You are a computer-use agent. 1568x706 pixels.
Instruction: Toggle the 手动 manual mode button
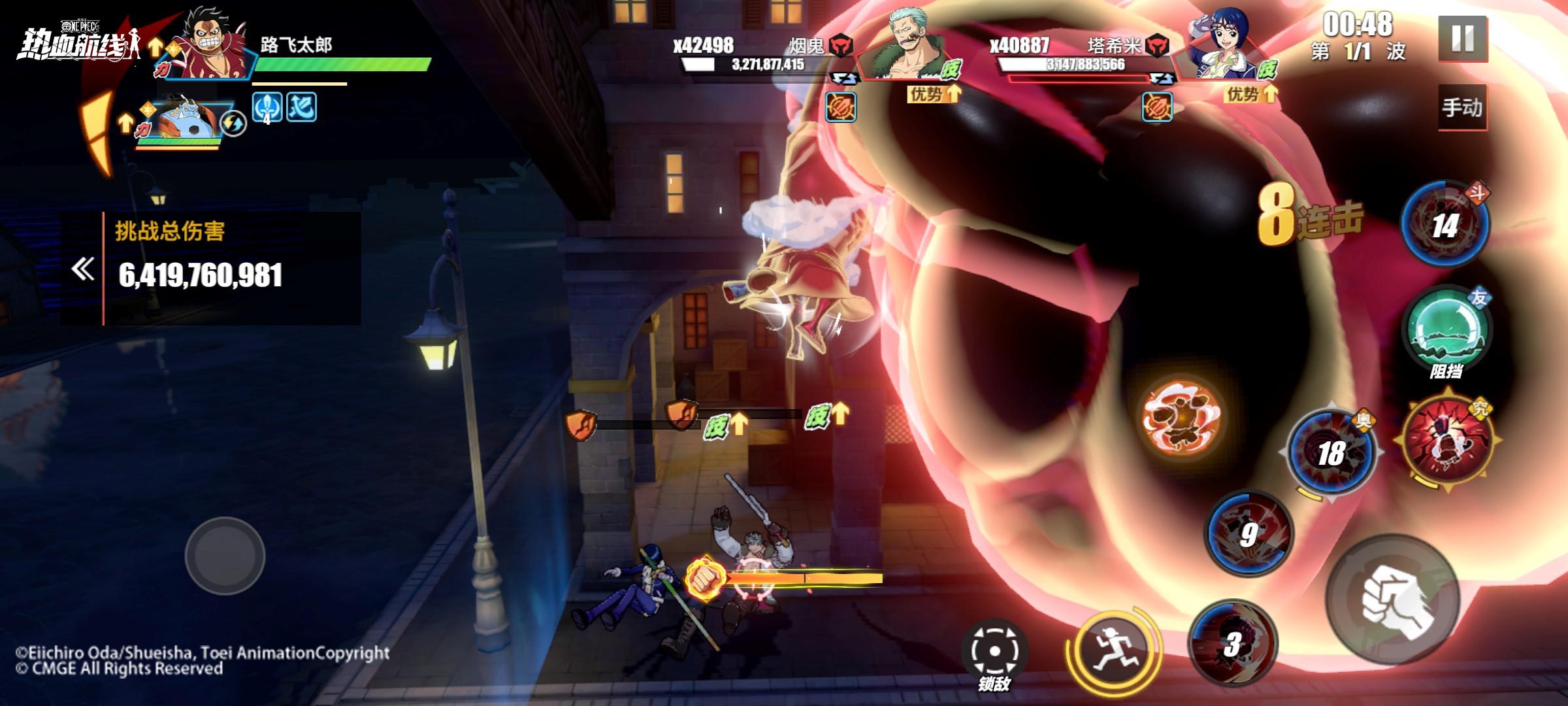[1462, 107]
